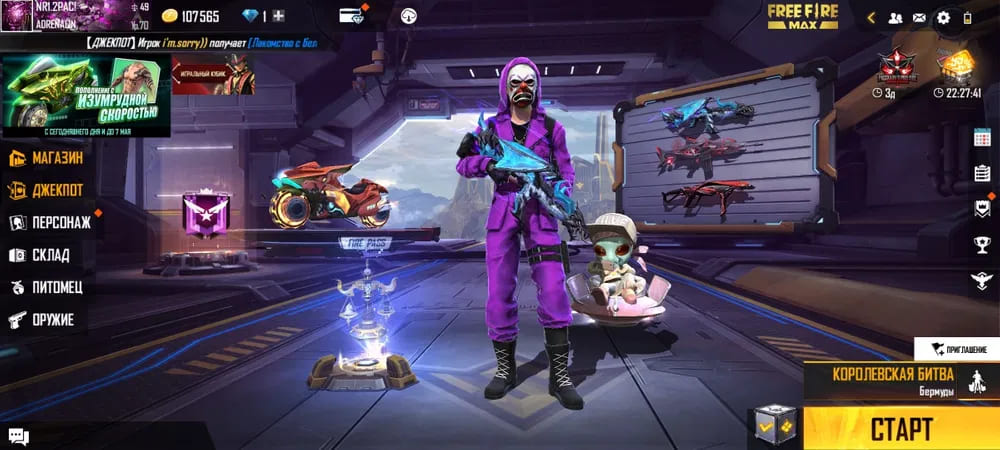The image size is (1000, 450).
Task: Open the friends list icon
Action: pos(895,17)
